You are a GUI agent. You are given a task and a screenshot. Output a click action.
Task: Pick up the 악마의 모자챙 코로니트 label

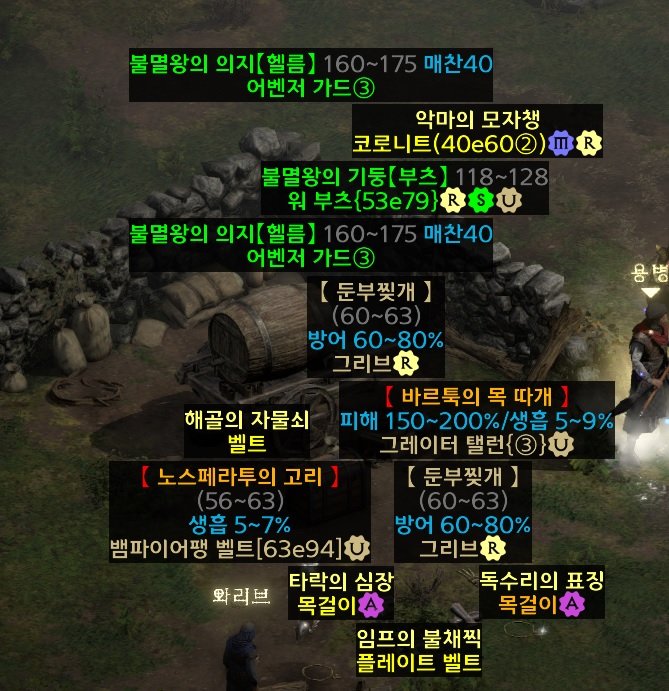point(477,130)
